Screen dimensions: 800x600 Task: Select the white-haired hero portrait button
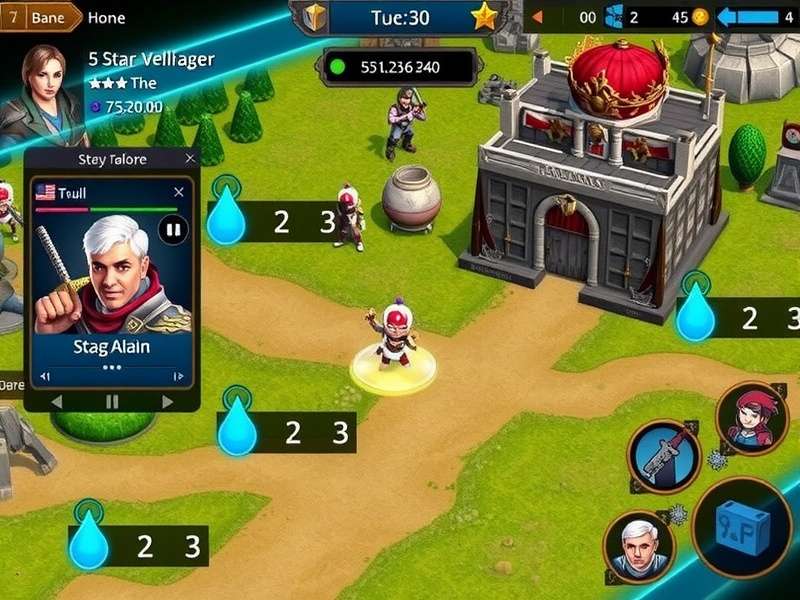click(x=639, y=547)
